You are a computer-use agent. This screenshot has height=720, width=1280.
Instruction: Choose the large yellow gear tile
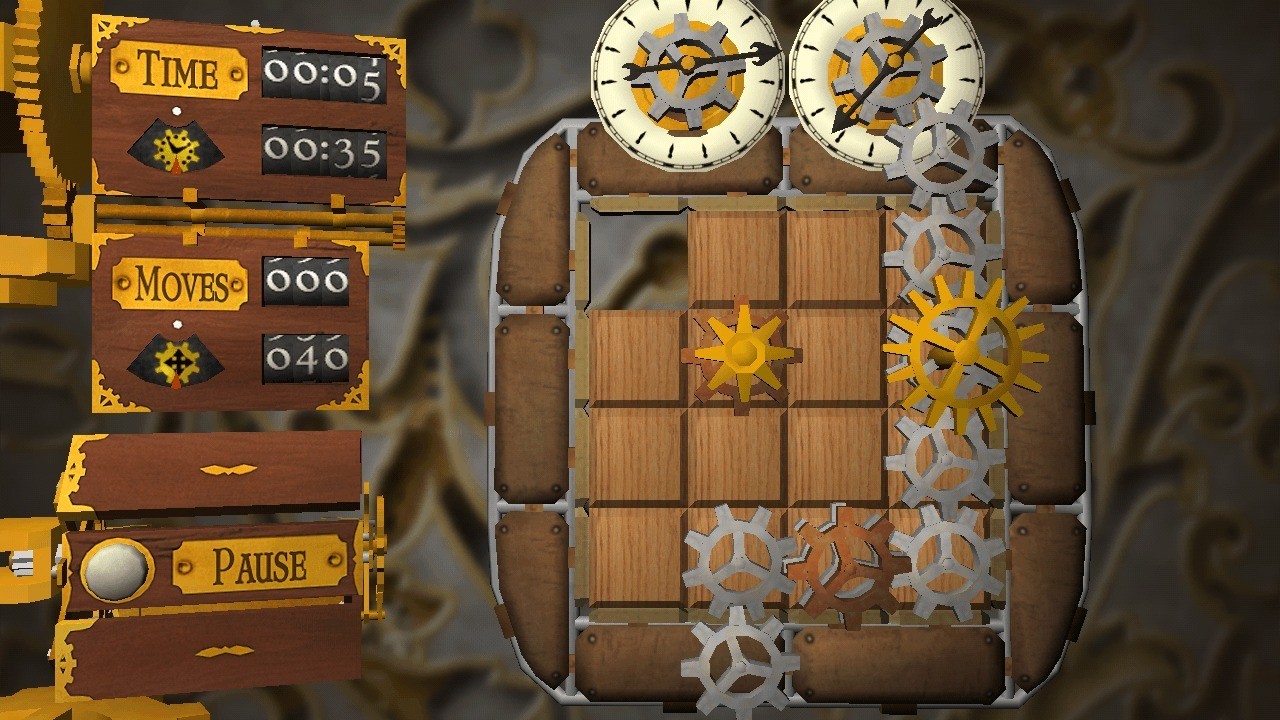964,351
